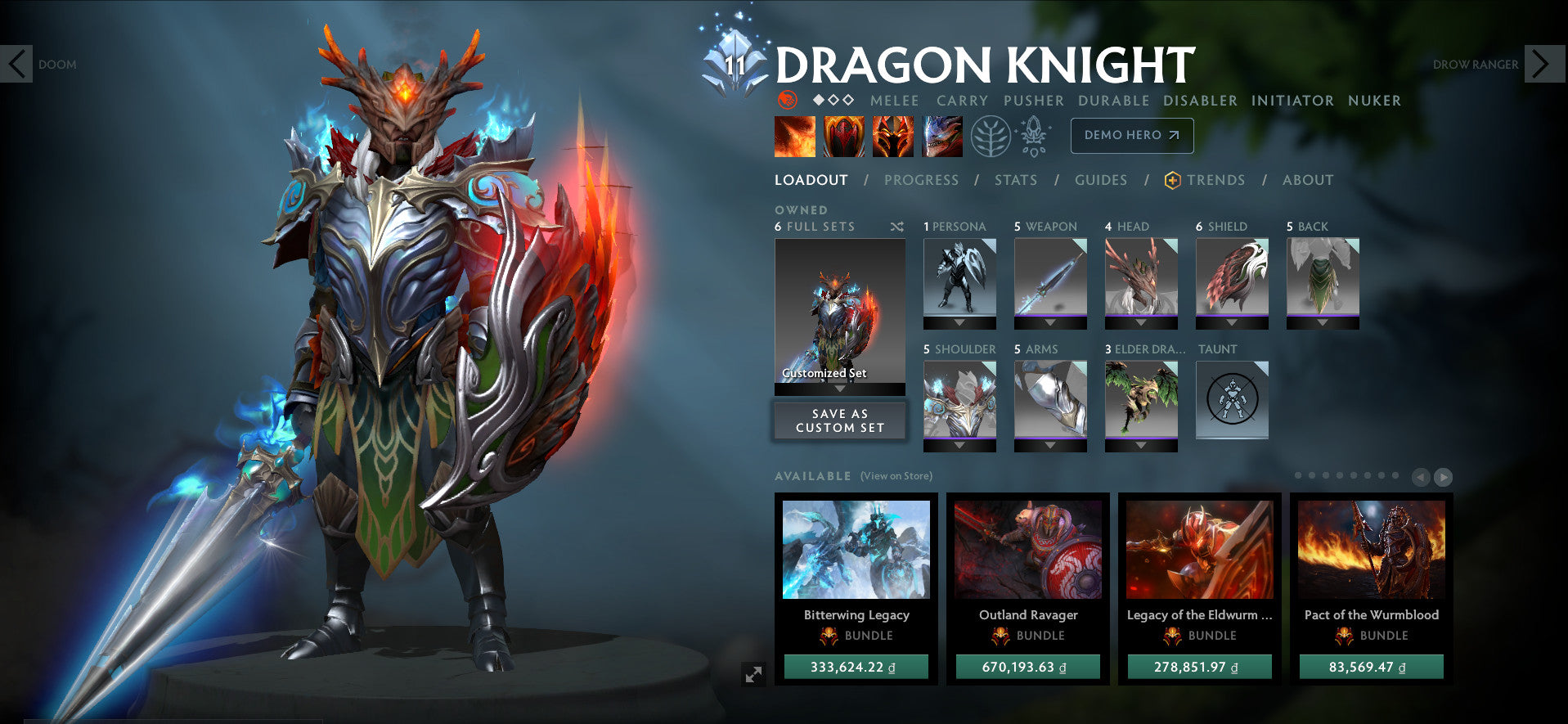Expand the hero preview with the arrows icon

[x=753, y=674]
